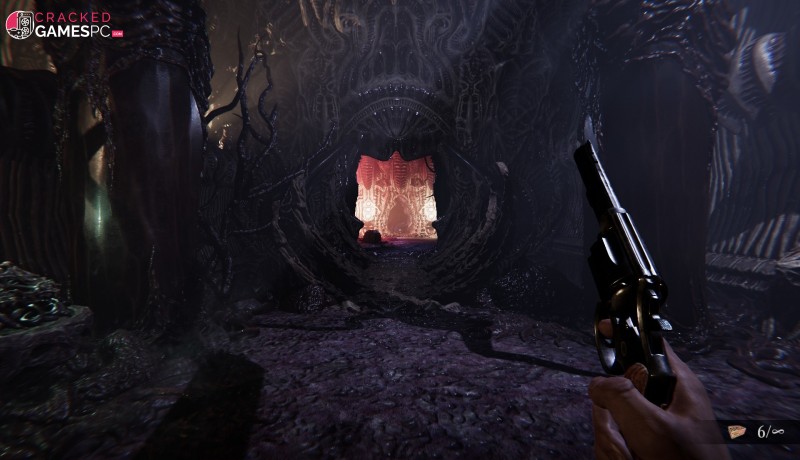
Task: Select the ammo icon beside the counter
Action: click(x=737, y=431)
